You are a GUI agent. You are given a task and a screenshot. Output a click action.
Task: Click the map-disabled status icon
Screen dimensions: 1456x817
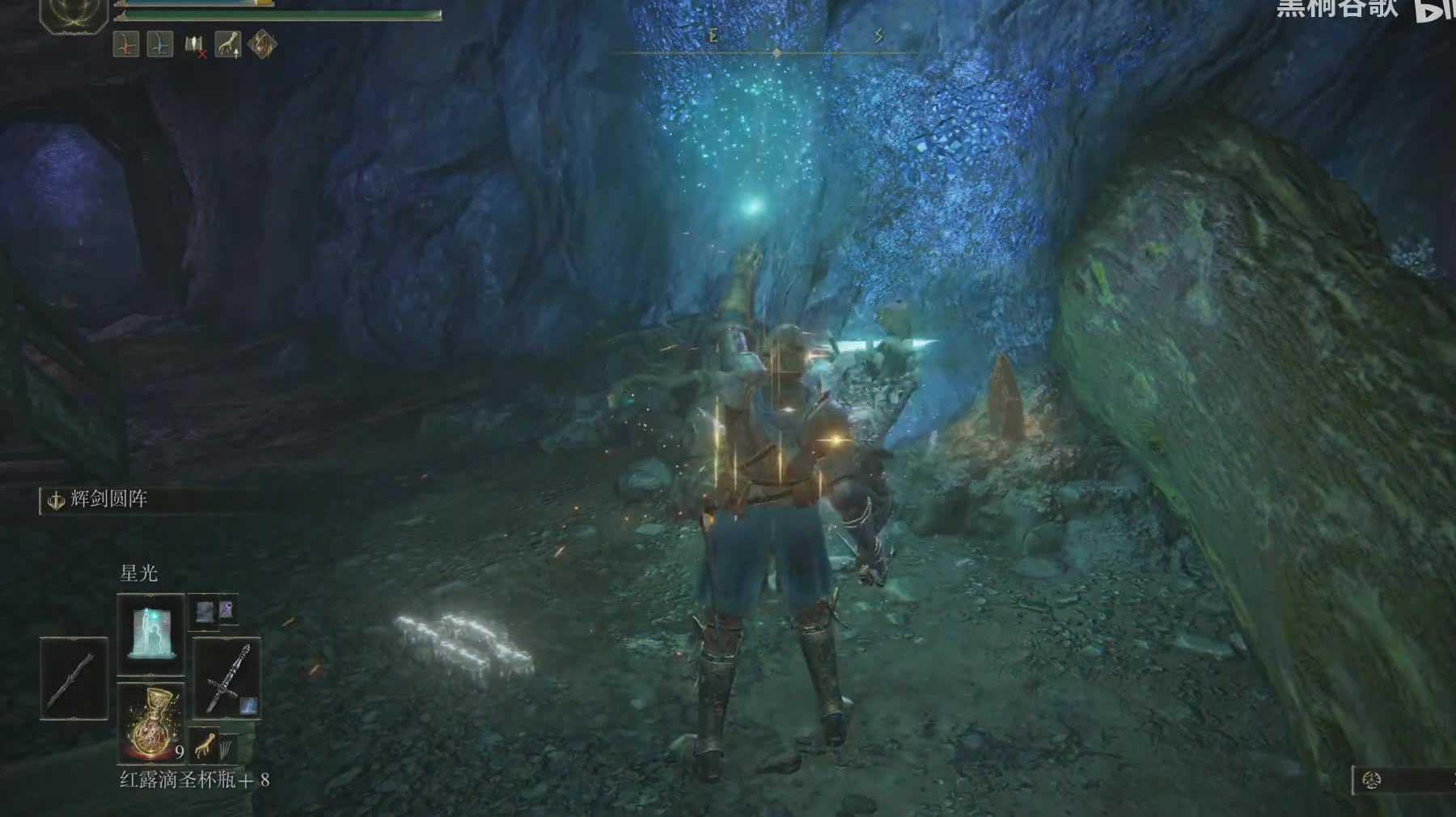[194, 45]
